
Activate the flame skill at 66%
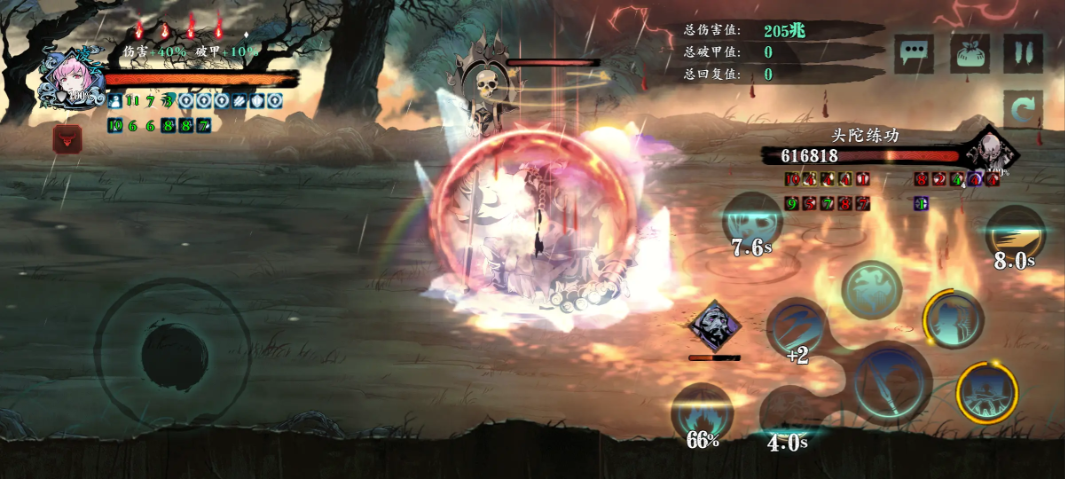tap(702, 412)
